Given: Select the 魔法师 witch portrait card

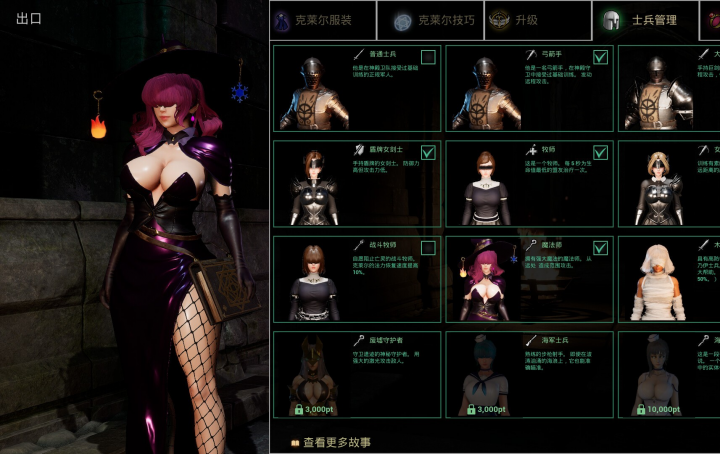Looking at the screenshot, I should tap(484, 282).
